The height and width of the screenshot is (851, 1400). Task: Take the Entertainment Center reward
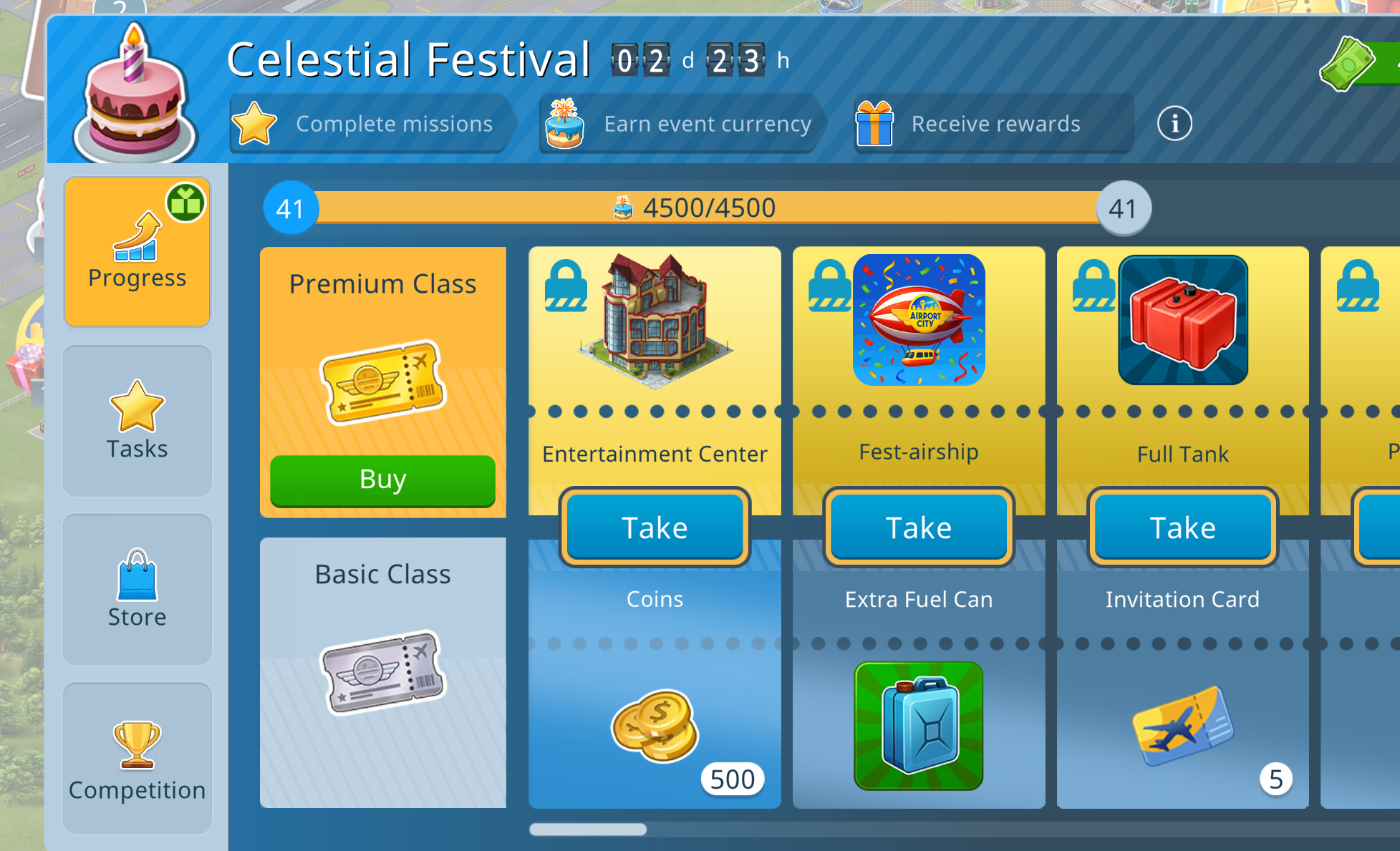(655, 527)
